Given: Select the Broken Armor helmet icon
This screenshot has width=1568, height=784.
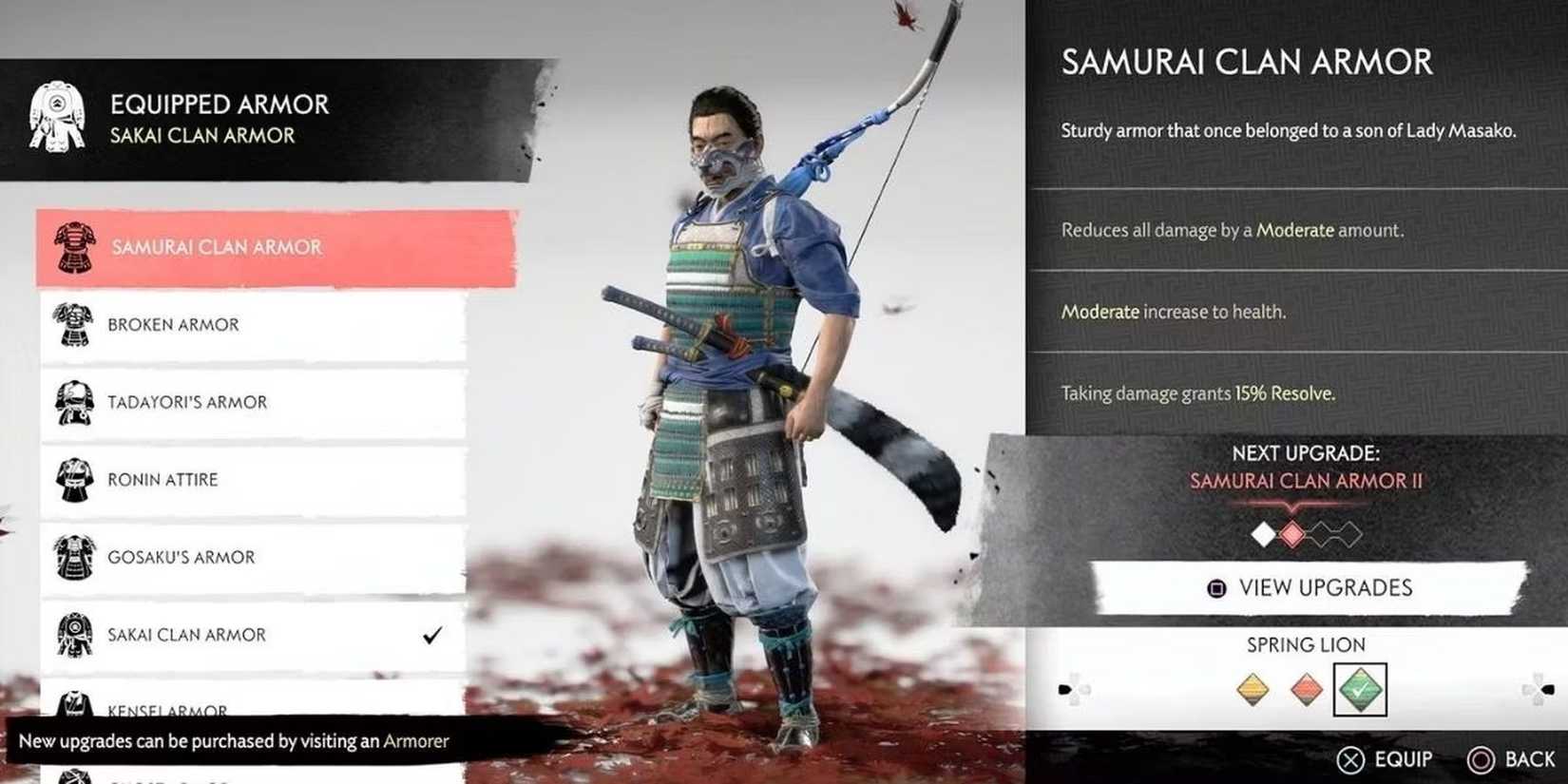Looking at the screenshot, I should pos(71,323).
